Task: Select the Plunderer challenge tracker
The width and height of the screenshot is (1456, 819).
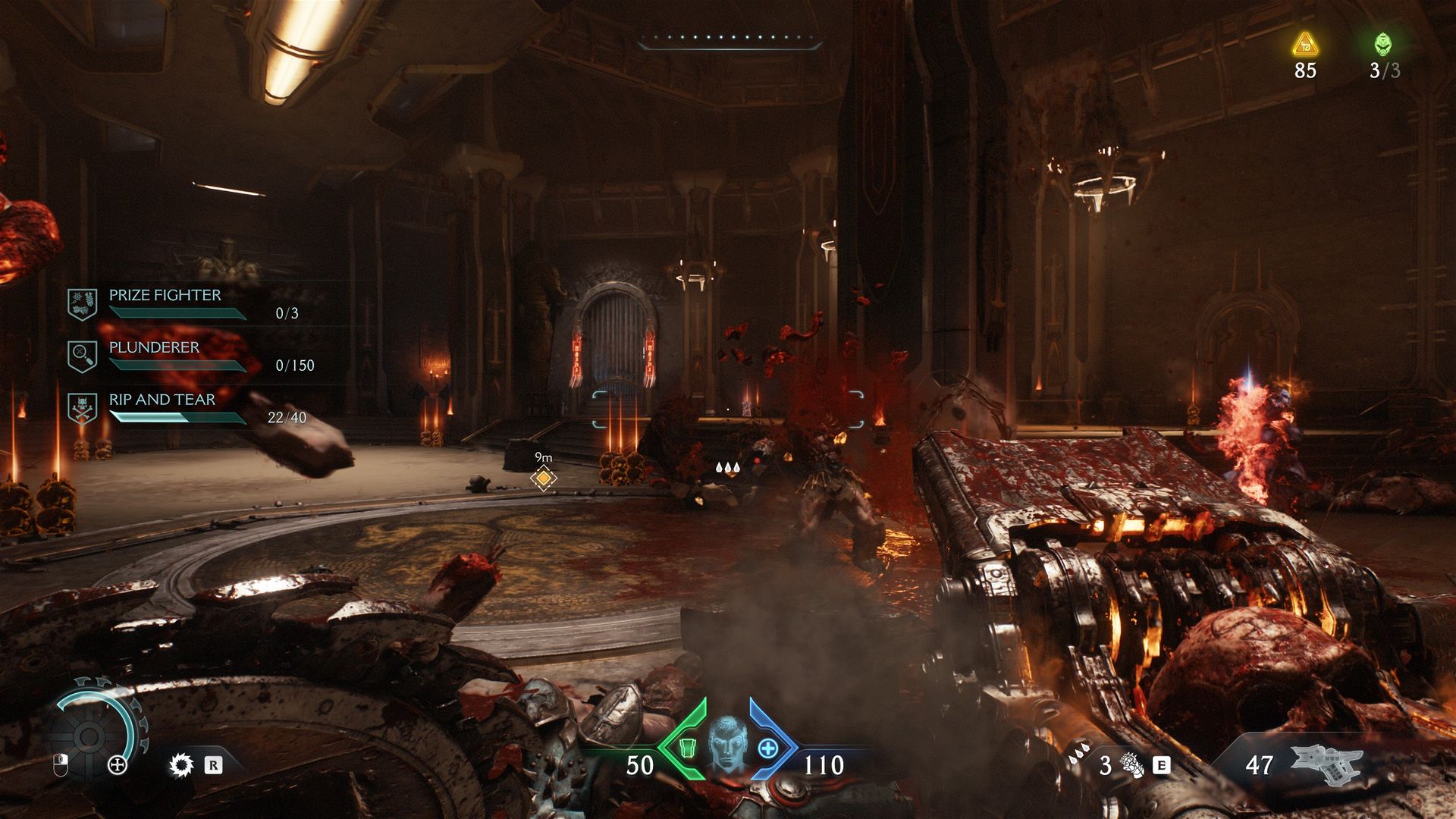Action: click(154, 356)
